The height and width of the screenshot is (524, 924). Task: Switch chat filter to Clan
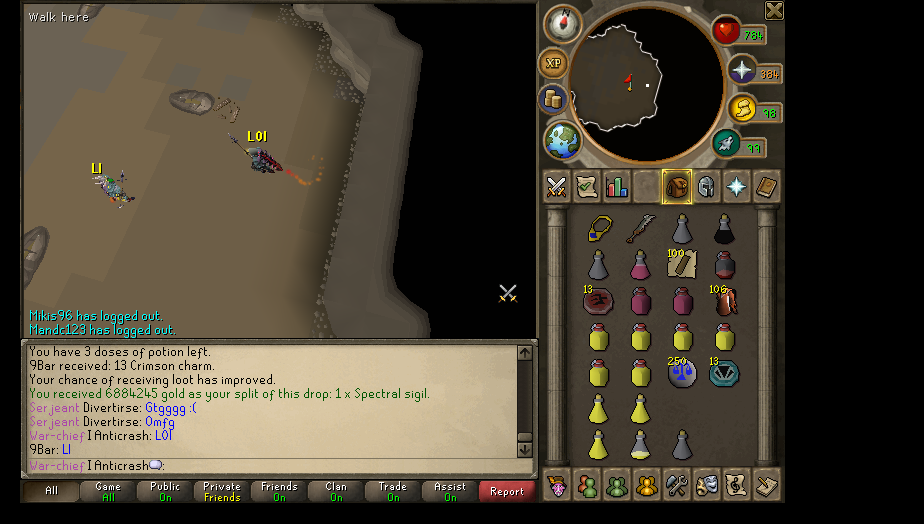[336, 491]
